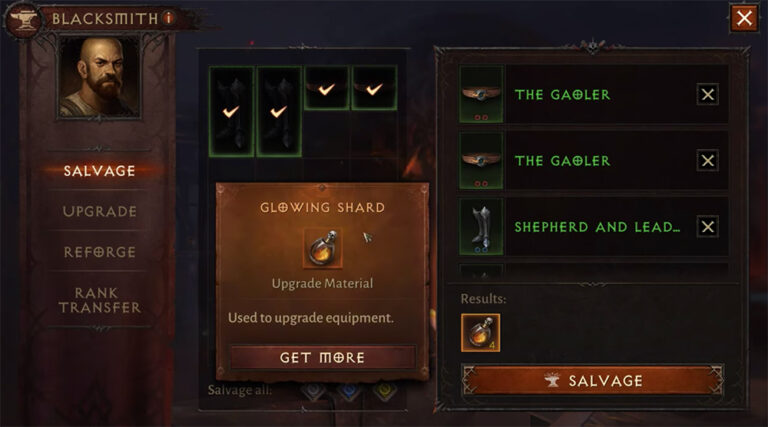Image resolution: width=768 pixels, height=427 pixels.
Task: Close the Blacksmith window
Action: [x=743, y=18]
